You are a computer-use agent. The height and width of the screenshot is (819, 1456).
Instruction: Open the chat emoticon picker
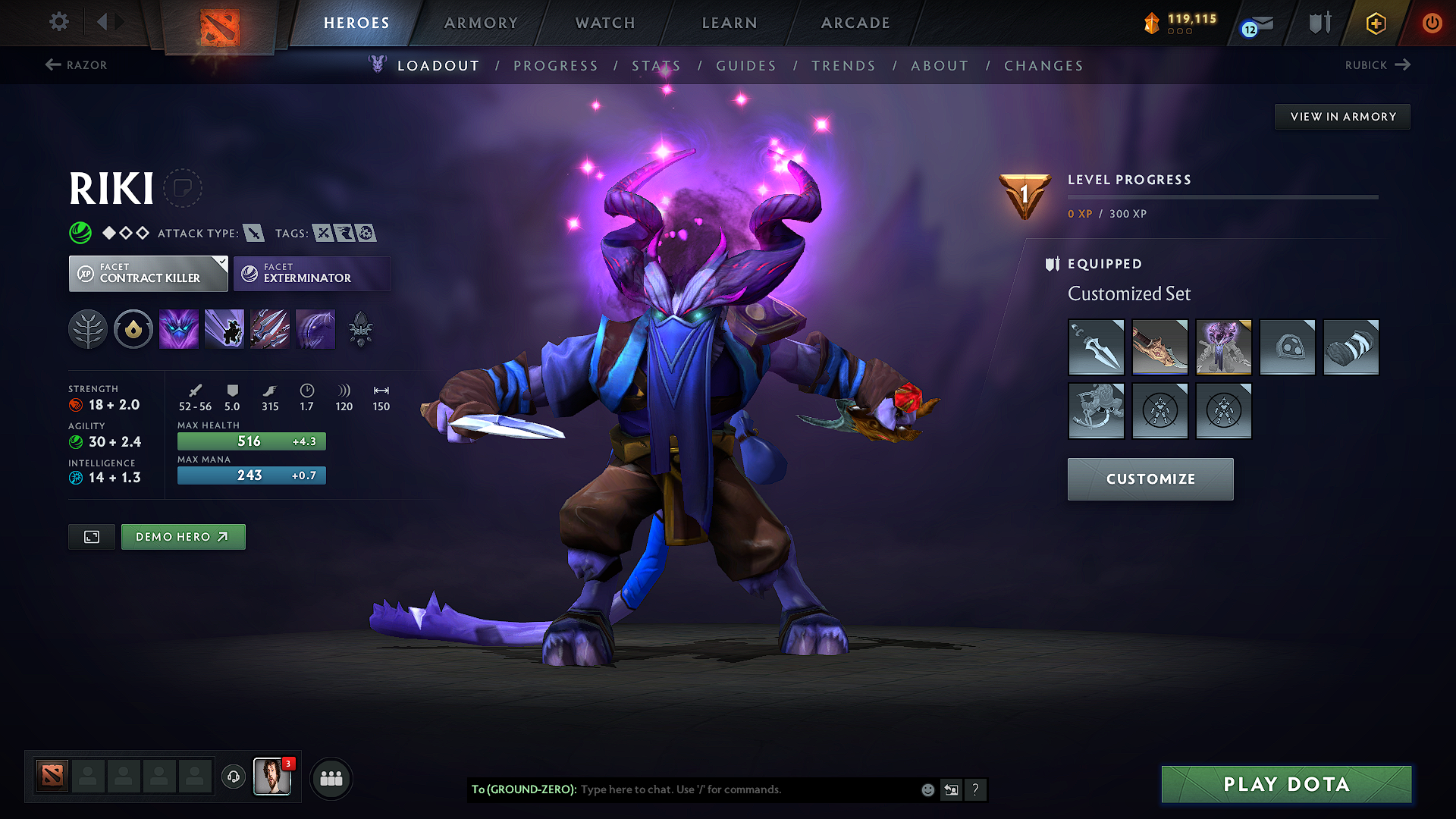(927, 789)
